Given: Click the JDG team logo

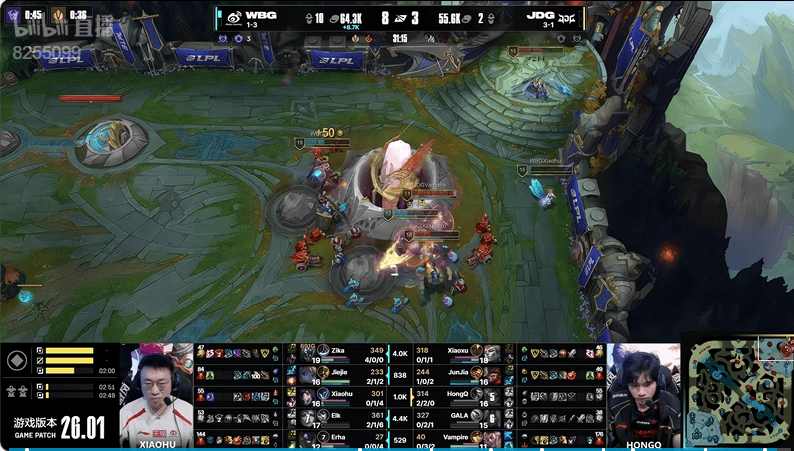Looking at the screenshot, I should click(x=568, y=17).
